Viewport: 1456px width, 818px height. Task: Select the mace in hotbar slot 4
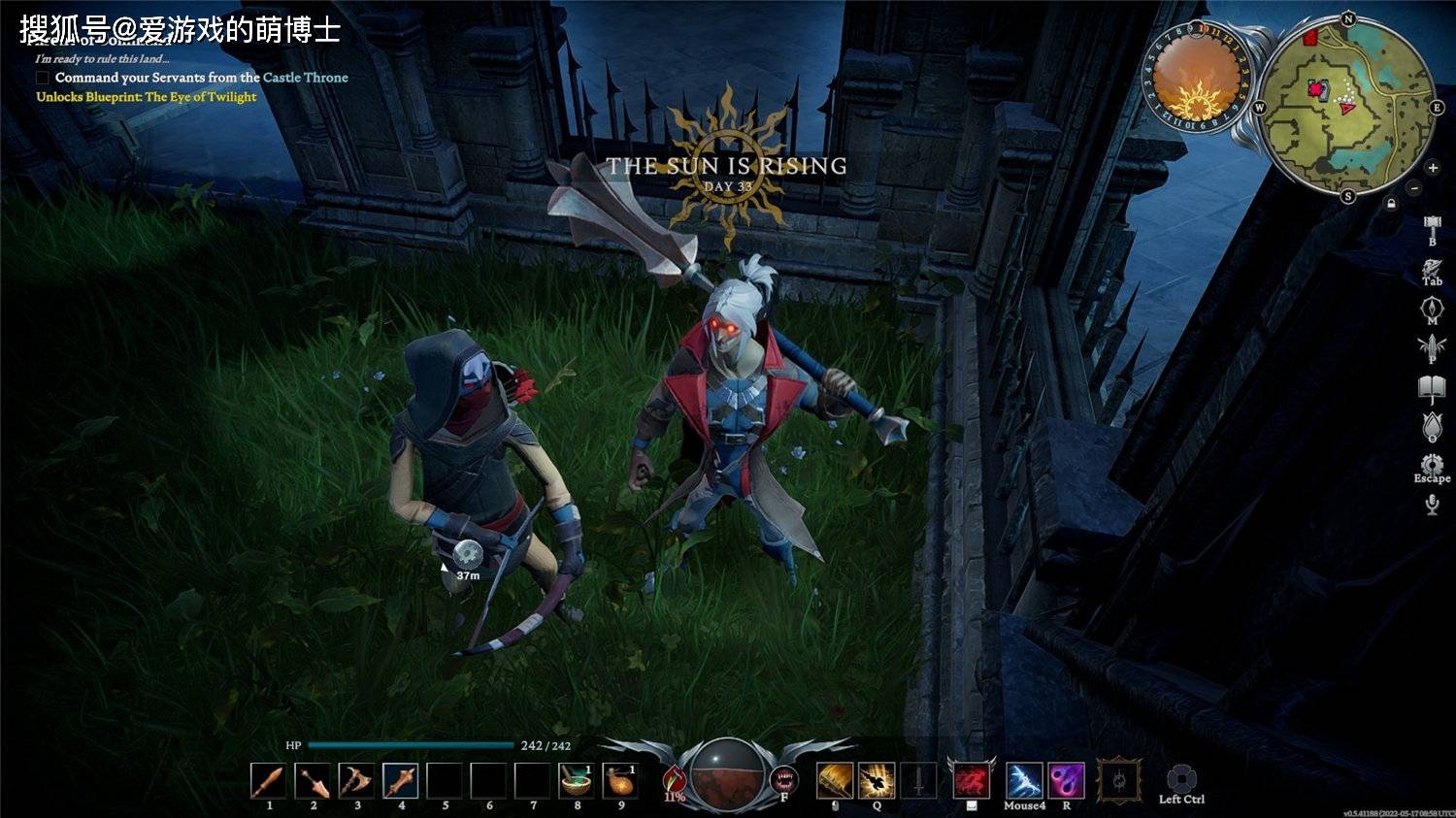[x=400, y=780]
